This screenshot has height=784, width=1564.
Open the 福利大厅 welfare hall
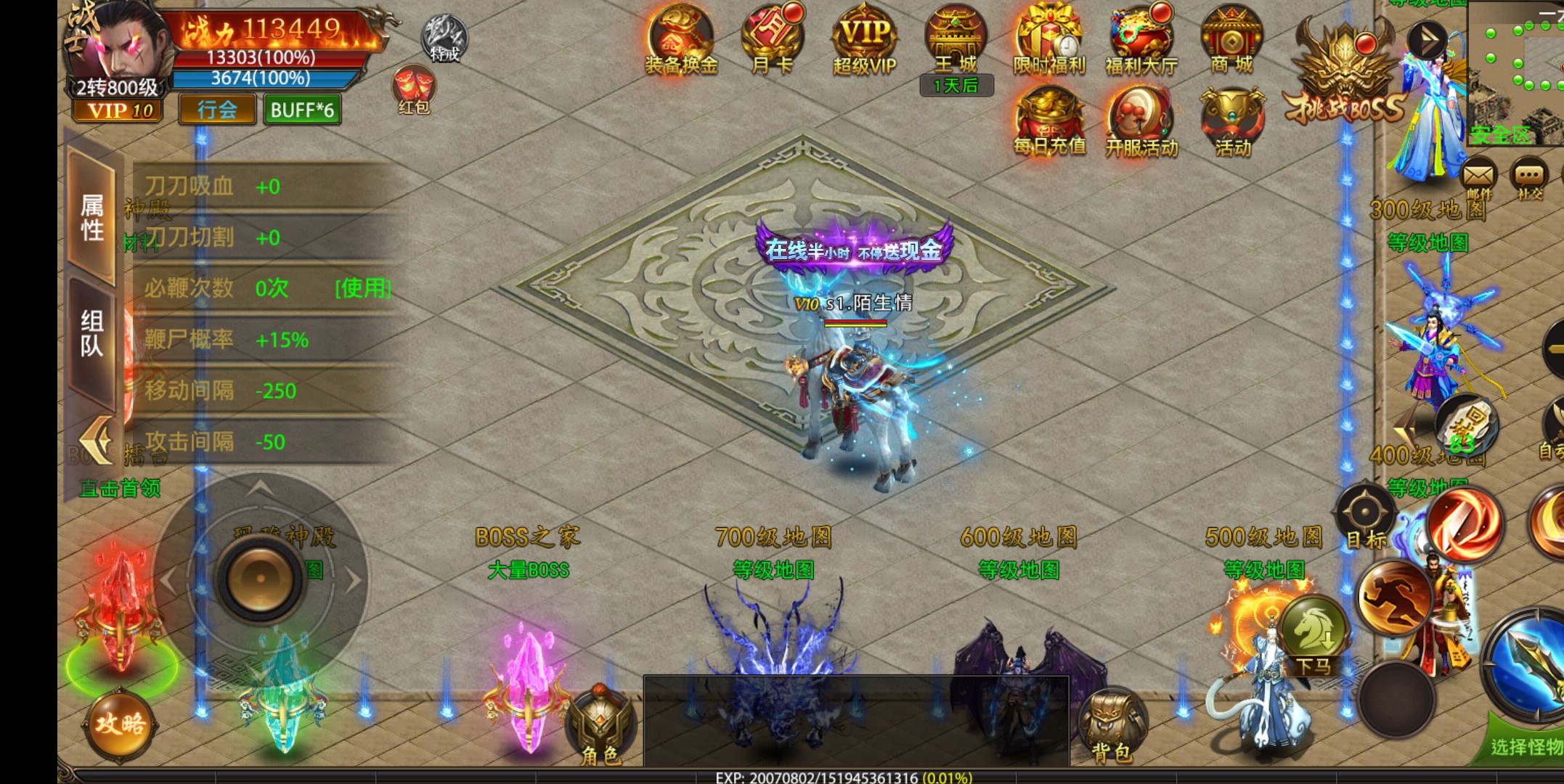pyautogui.click(x=1141, y=40)
